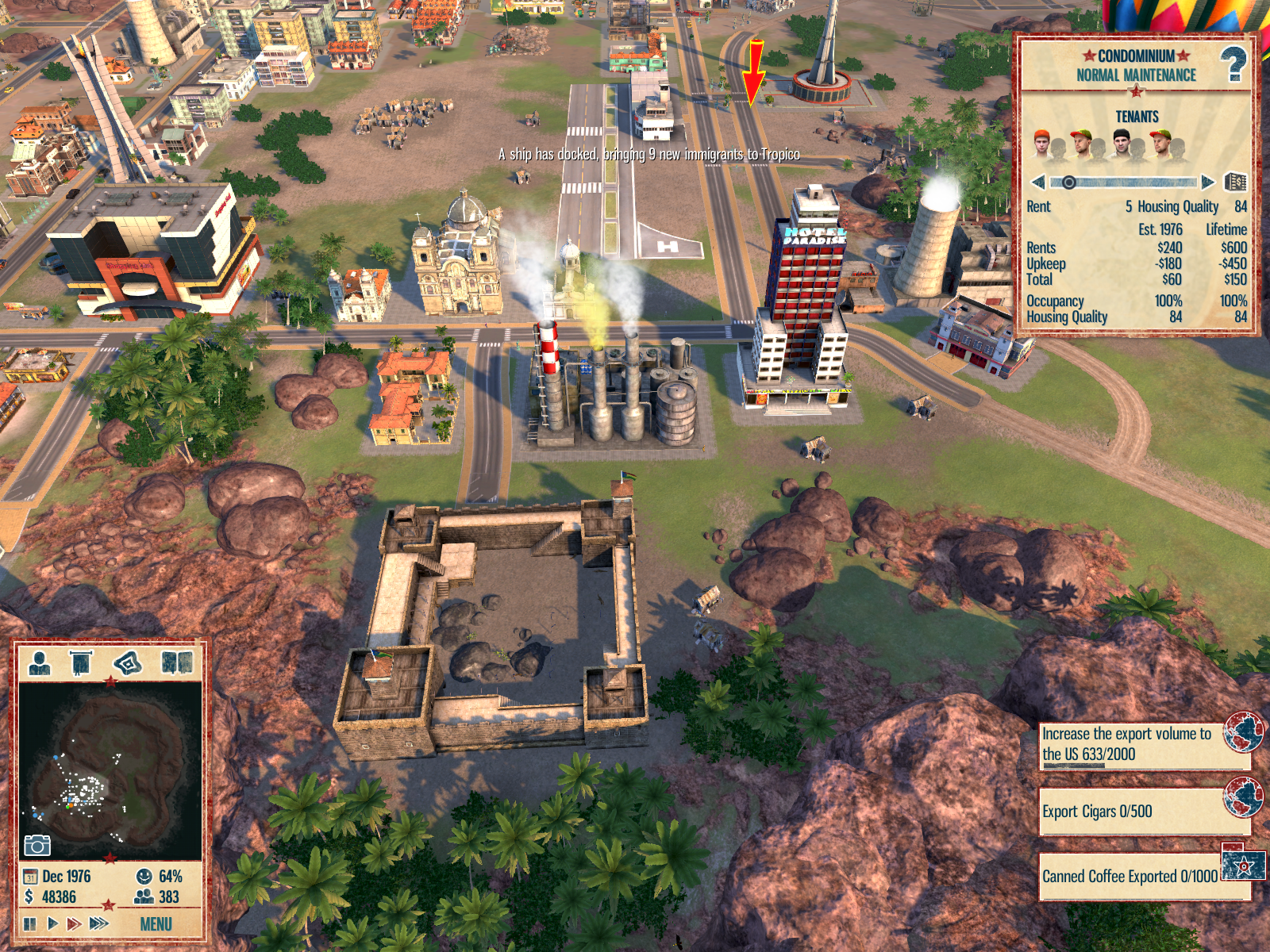Click the building-with-dollar icon beside rent slider
The image size is (1270, 952).
pos(1235,182)
